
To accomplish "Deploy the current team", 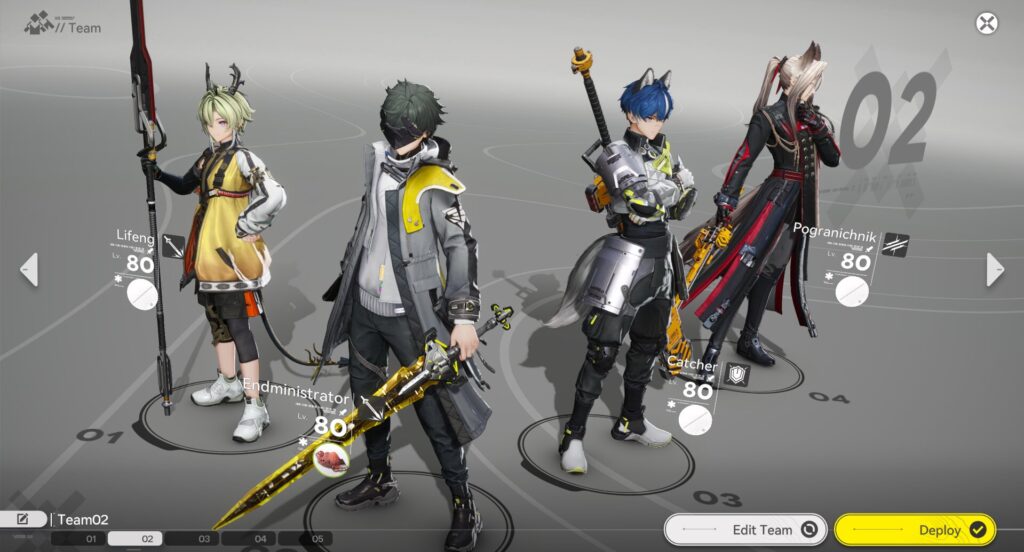I will tap(912, 530).
